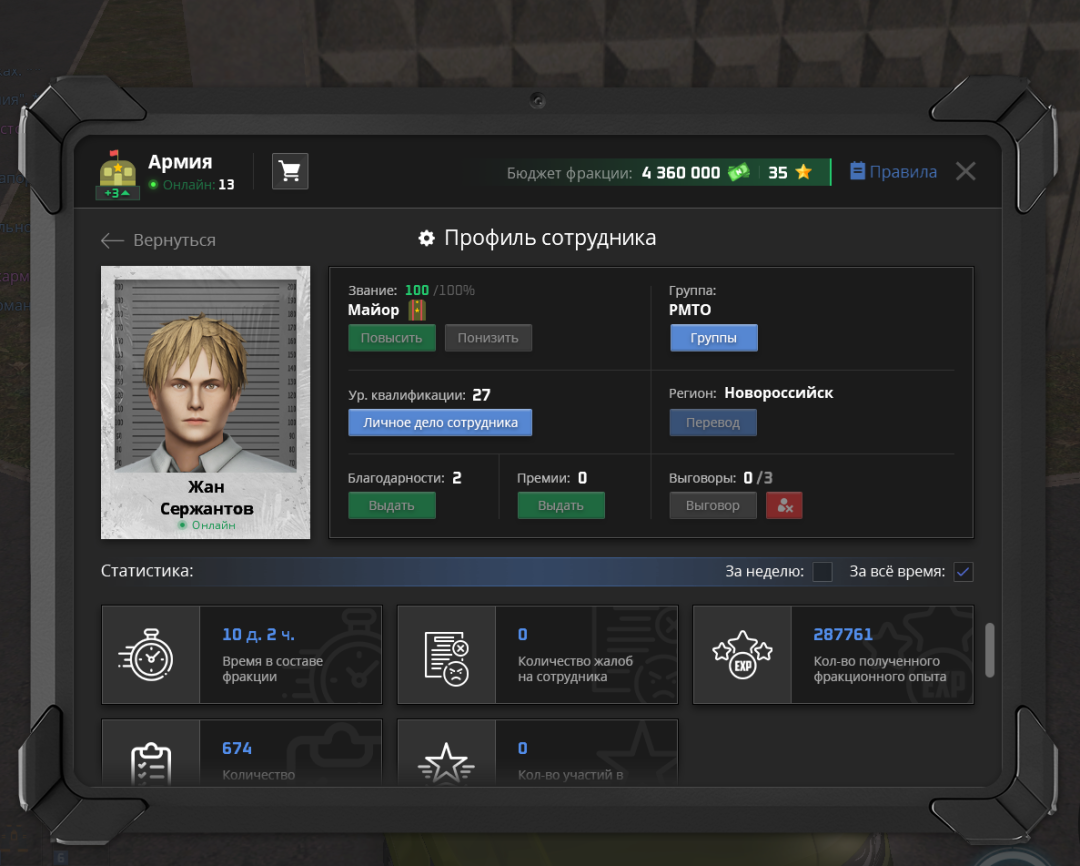The width and height of the screenshot is (1080, 866).
Task: Open the Правила rules link
Action: point(893,172)
